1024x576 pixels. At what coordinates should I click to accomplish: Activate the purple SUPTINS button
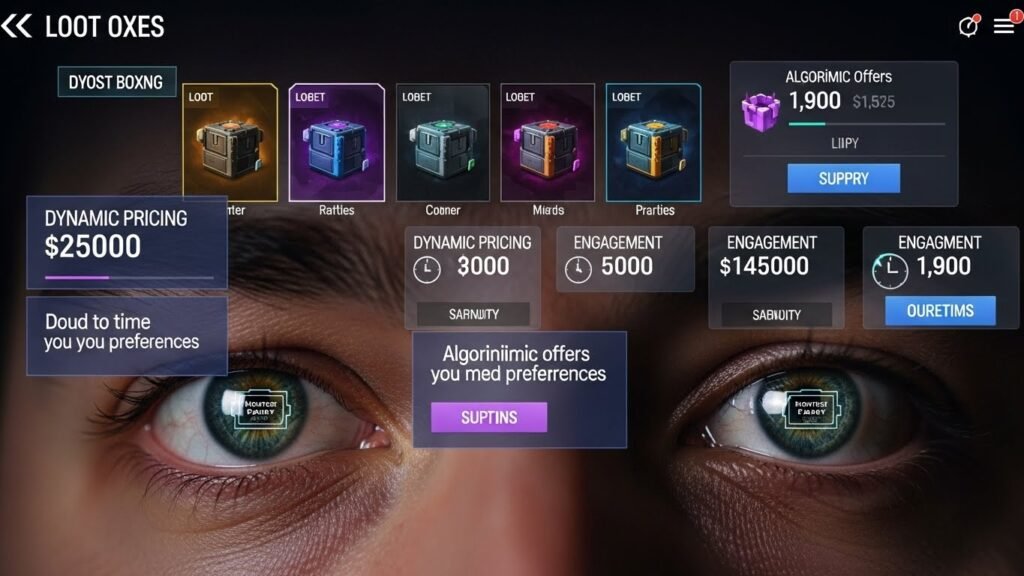(x=489, y=417)
